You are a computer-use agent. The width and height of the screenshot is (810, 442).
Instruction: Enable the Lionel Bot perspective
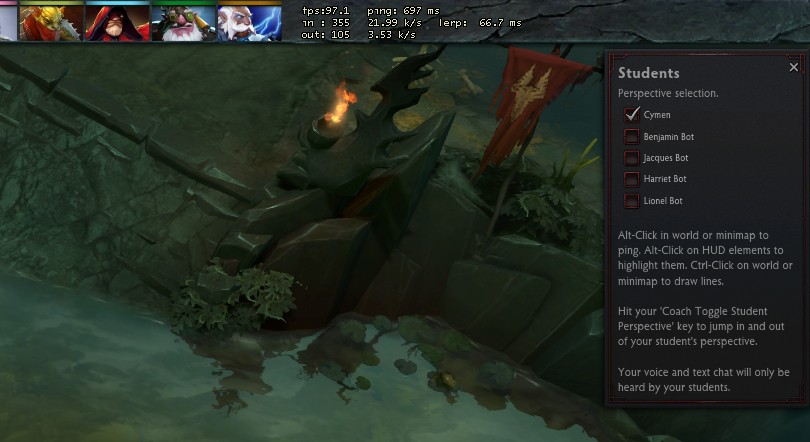point(631,201)
